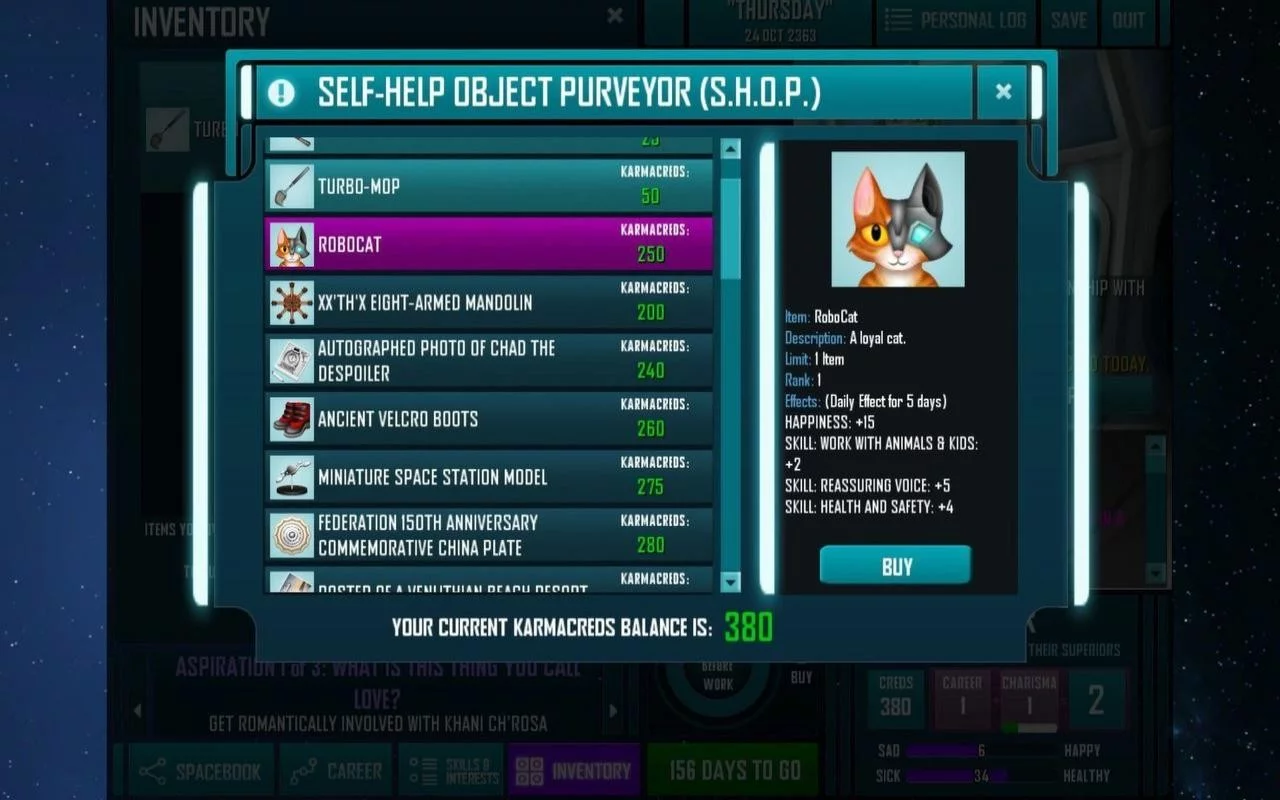This screenshot has height=800, width=1280.
Task: Open Skills & Interests
Action: [x=451, y=771]
